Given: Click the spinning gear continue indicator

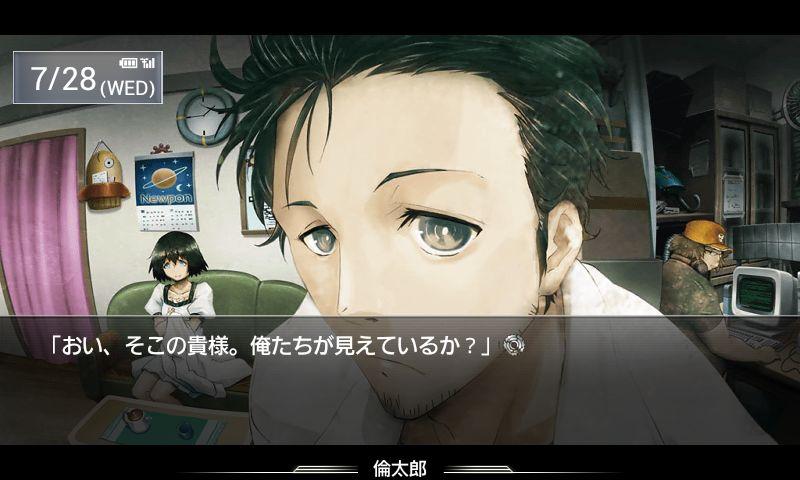Looking at the screenshot, I should (x=514, y=346).
